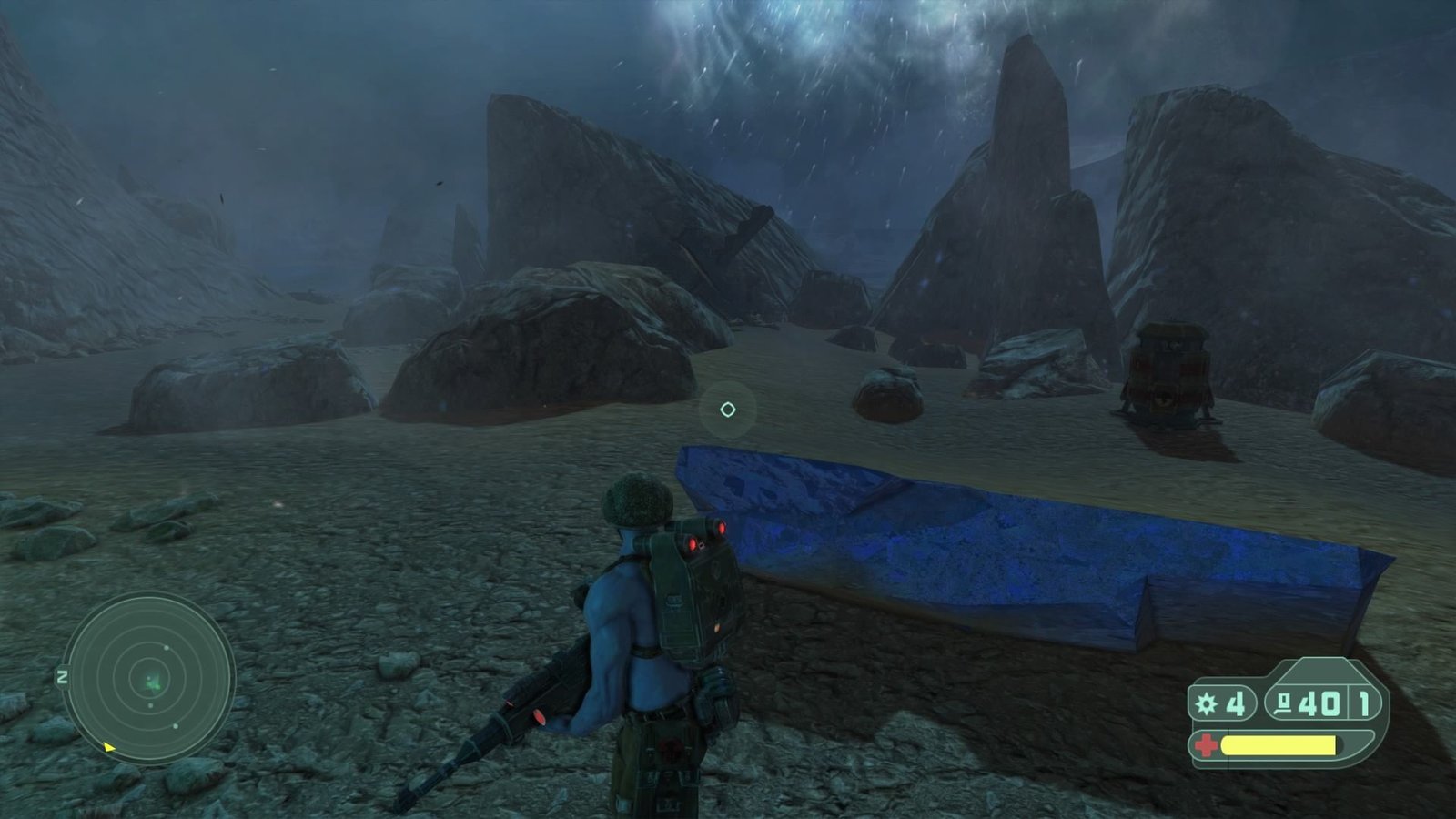
Task: Click the green player blip at radar center
Action: 153,684
